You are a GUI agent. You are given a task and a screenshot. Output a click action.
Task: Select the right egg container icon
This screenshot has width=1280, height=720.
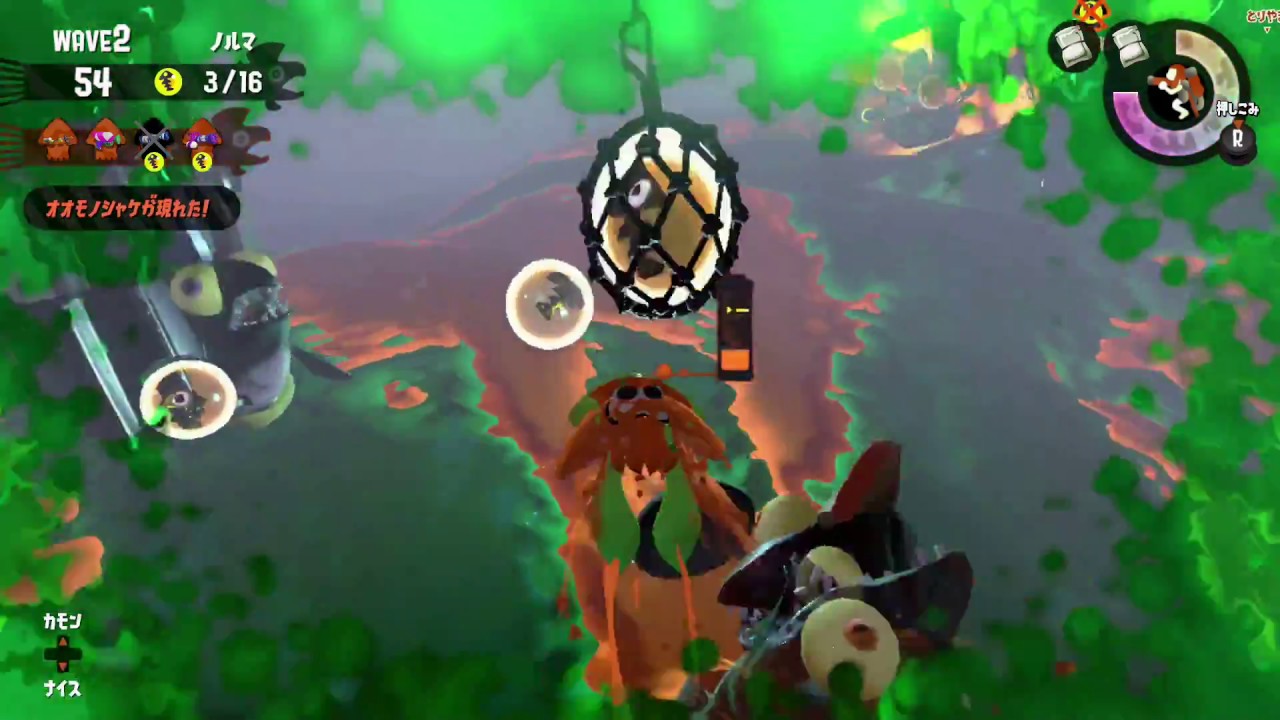pyautogui.click(x=1130, y=46)
